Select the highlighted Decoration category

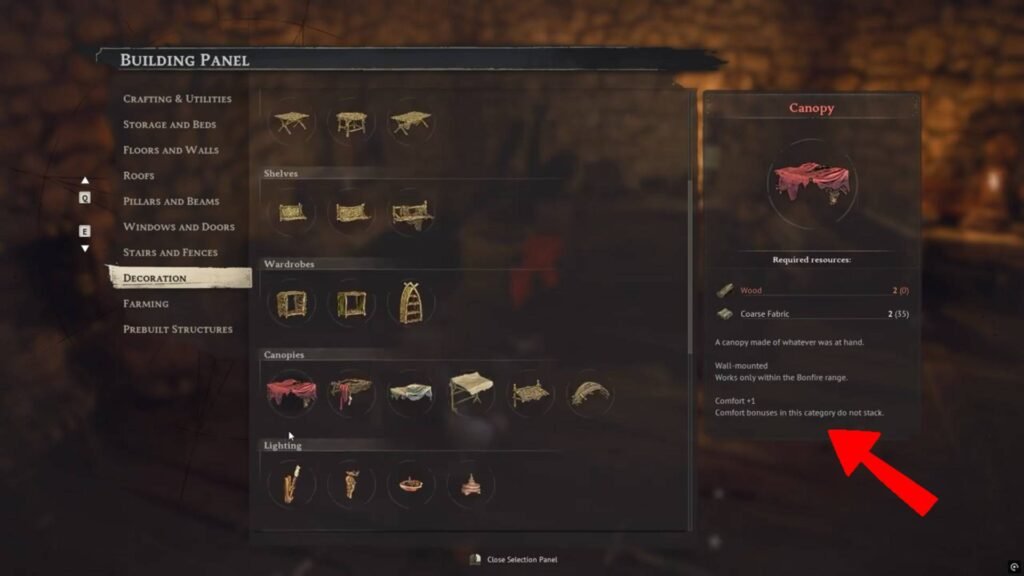(x=155, y=278)
